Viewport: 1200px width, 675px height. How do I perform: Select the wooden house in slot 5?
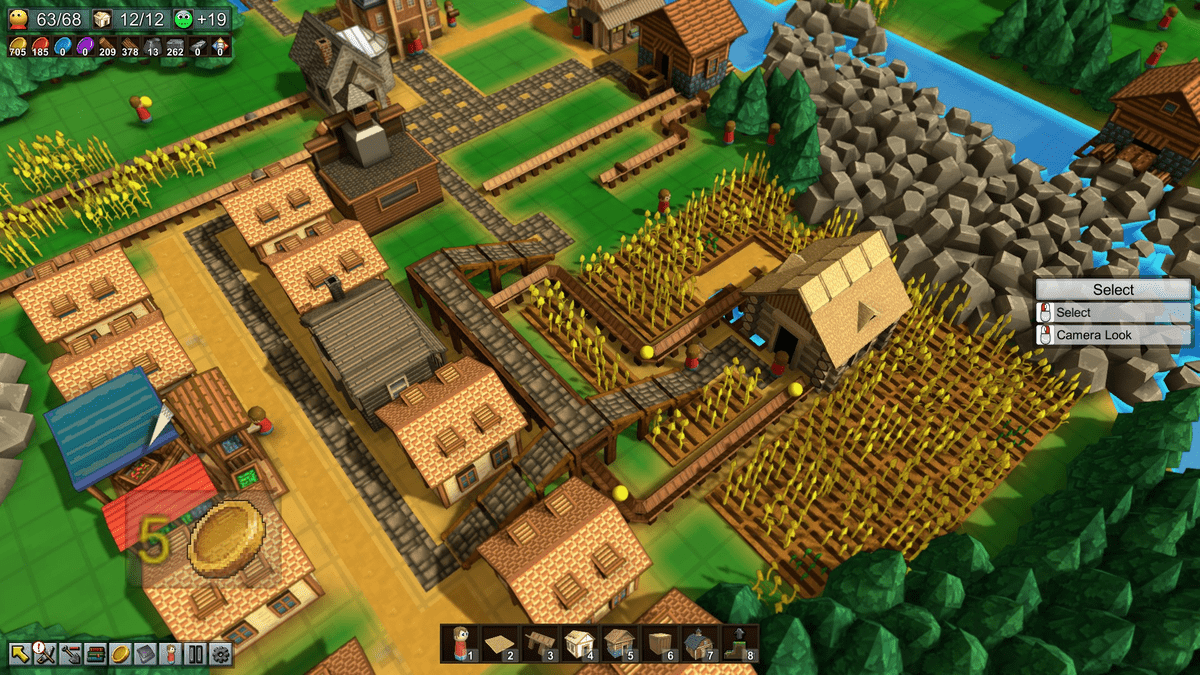tap(620, 643)
